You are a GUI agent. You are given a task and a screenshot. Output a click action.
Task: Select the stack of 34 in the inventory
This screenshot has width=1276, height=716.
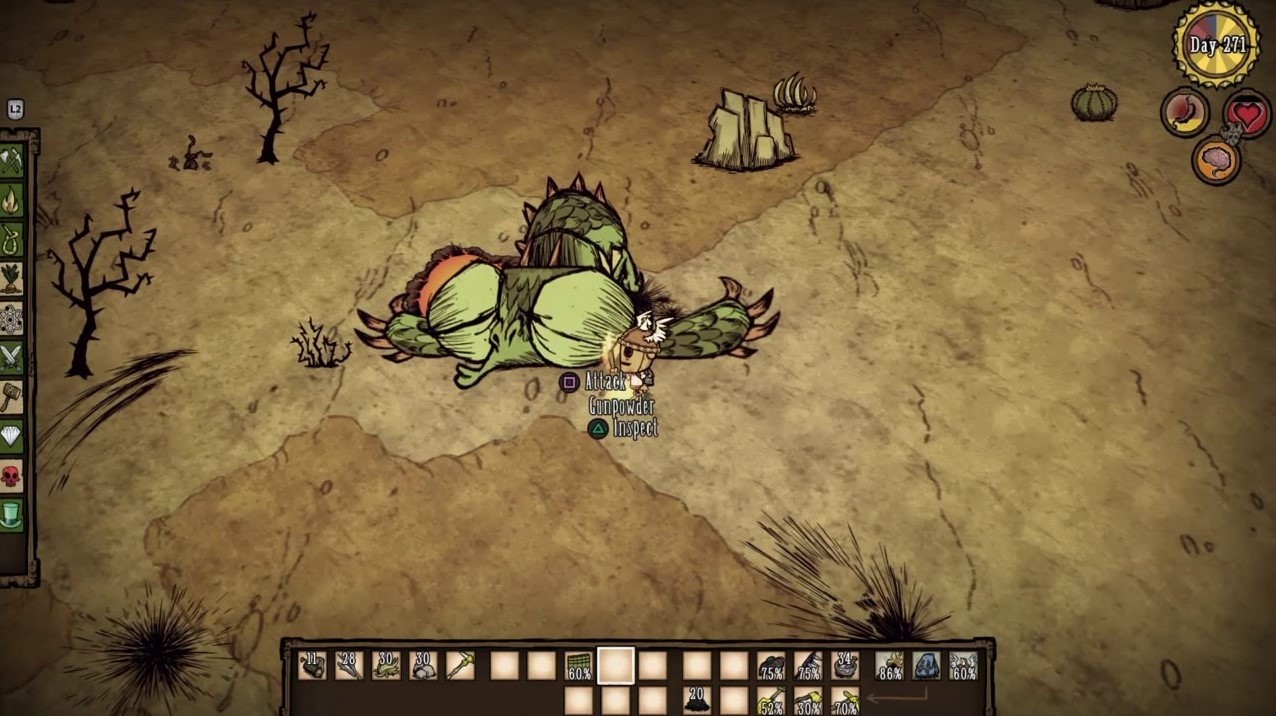845,665
